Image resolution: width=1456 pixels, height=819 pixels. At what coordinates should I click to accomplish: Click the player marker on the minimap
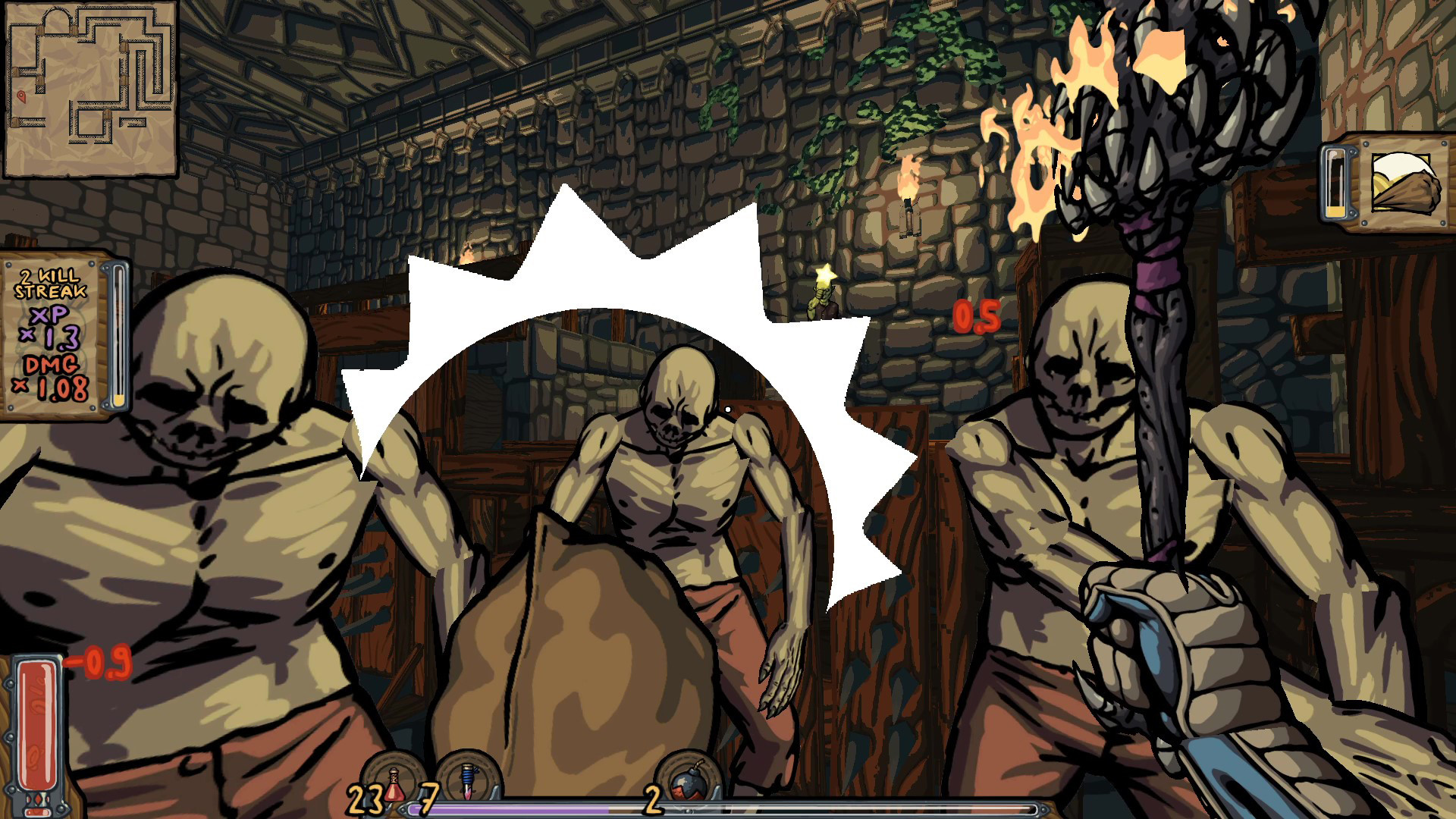click(x=23, y=97)
